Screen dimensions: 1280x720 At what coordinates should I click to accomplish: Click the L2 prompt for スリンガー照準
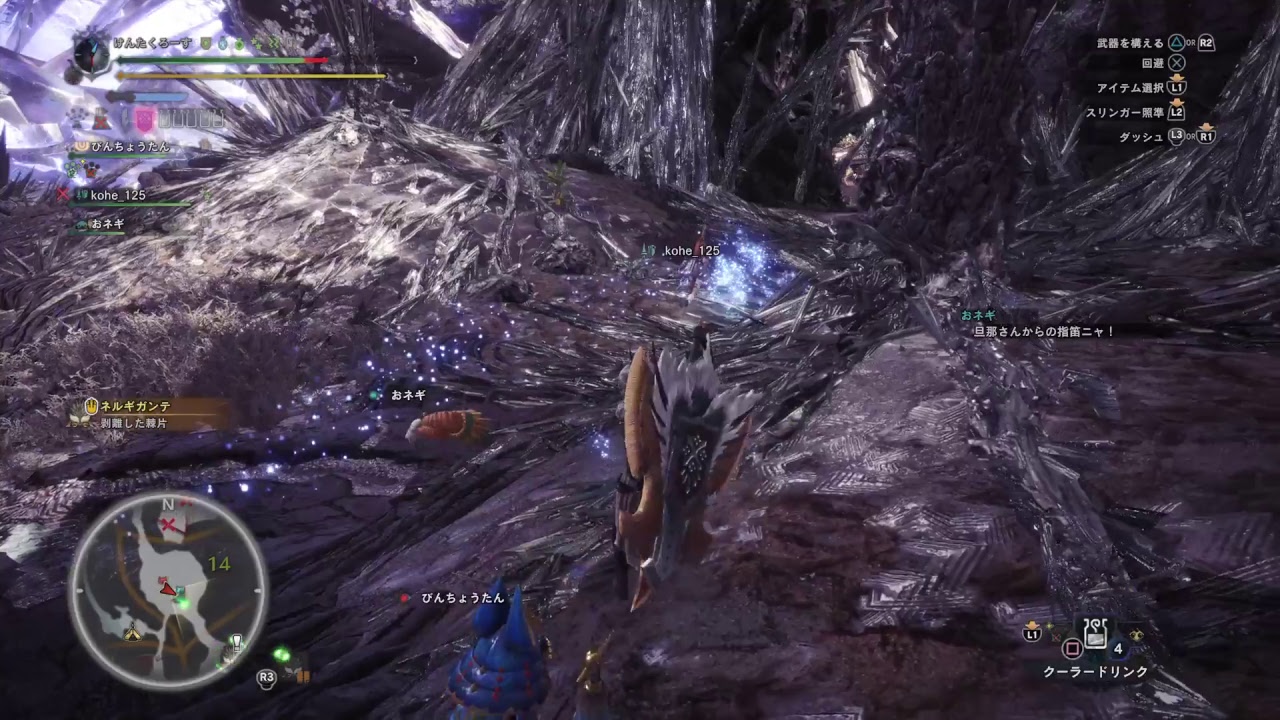click(x=1177, y=113)
